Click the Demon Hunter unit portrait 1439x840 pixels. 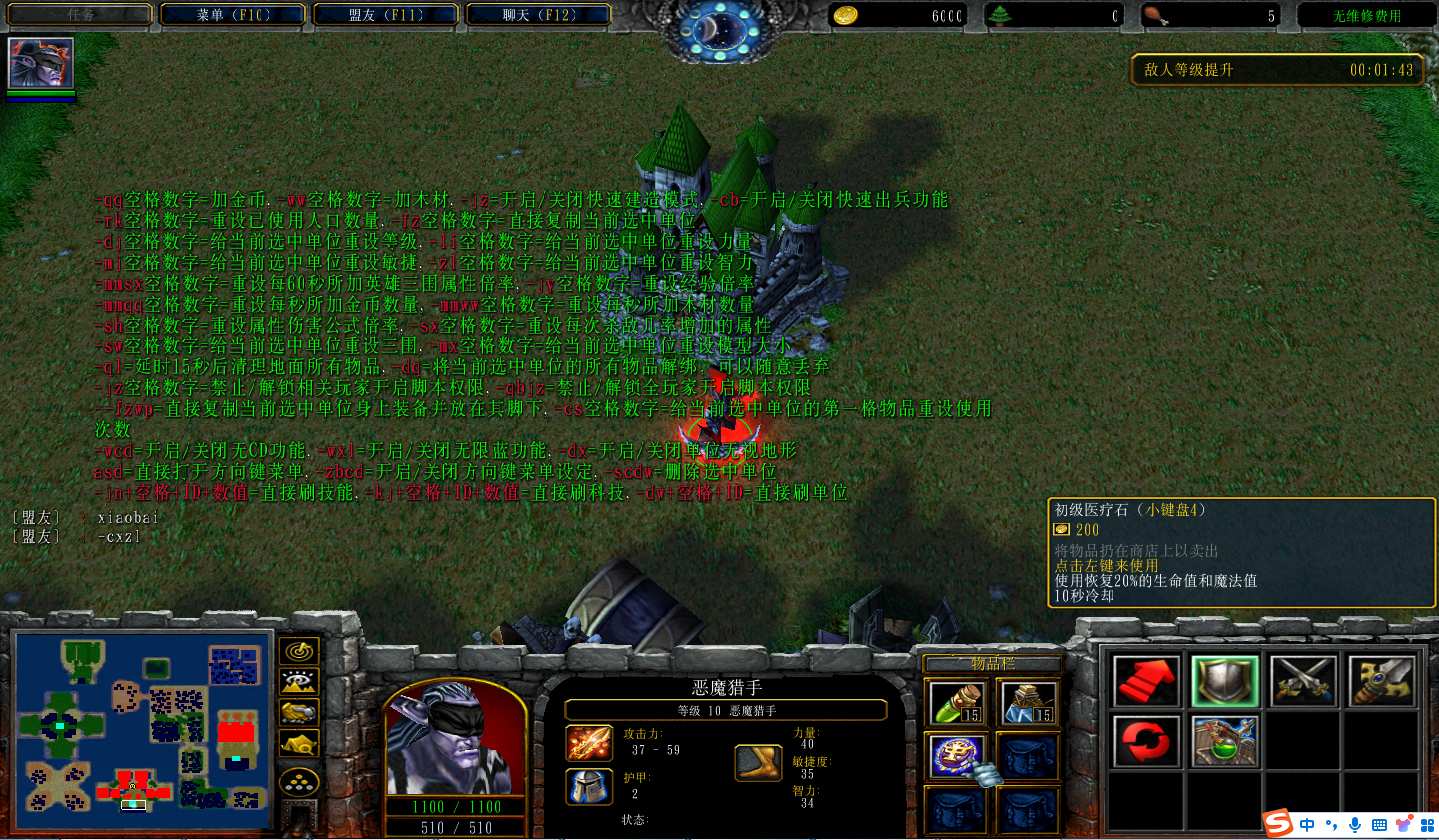click(x=455, y=740)
